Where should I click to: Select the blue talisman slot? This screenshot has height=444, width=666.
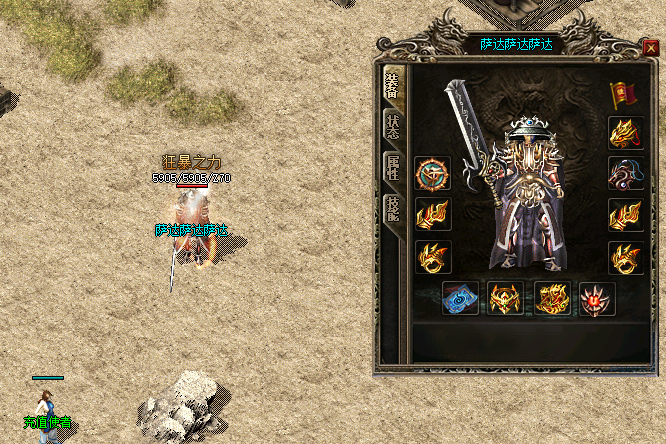pos(460,299)
